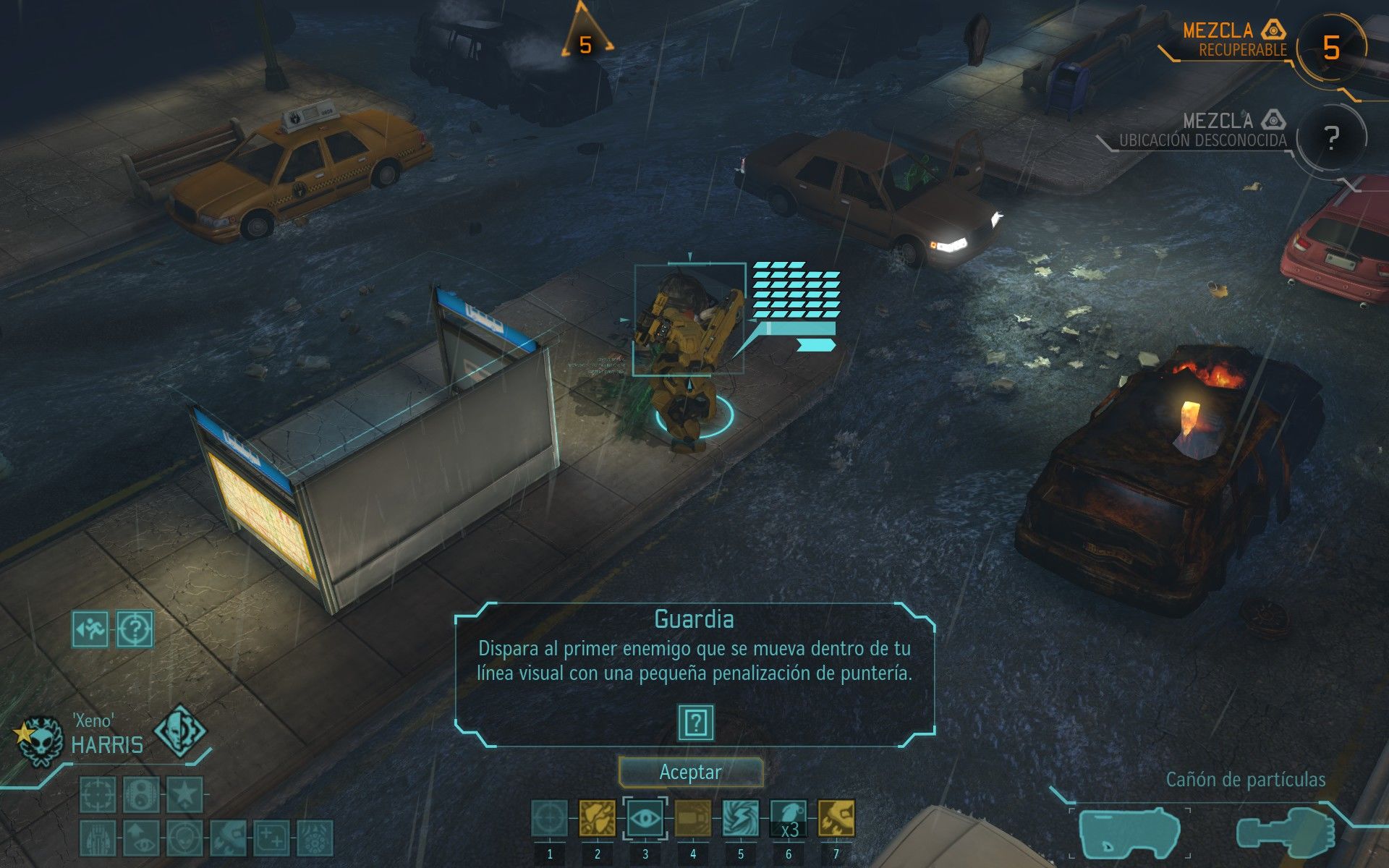This screenshot has height=868, width=1389.
Task: Select the Cañón de partículas weapon
Action: pos(1129,832)
